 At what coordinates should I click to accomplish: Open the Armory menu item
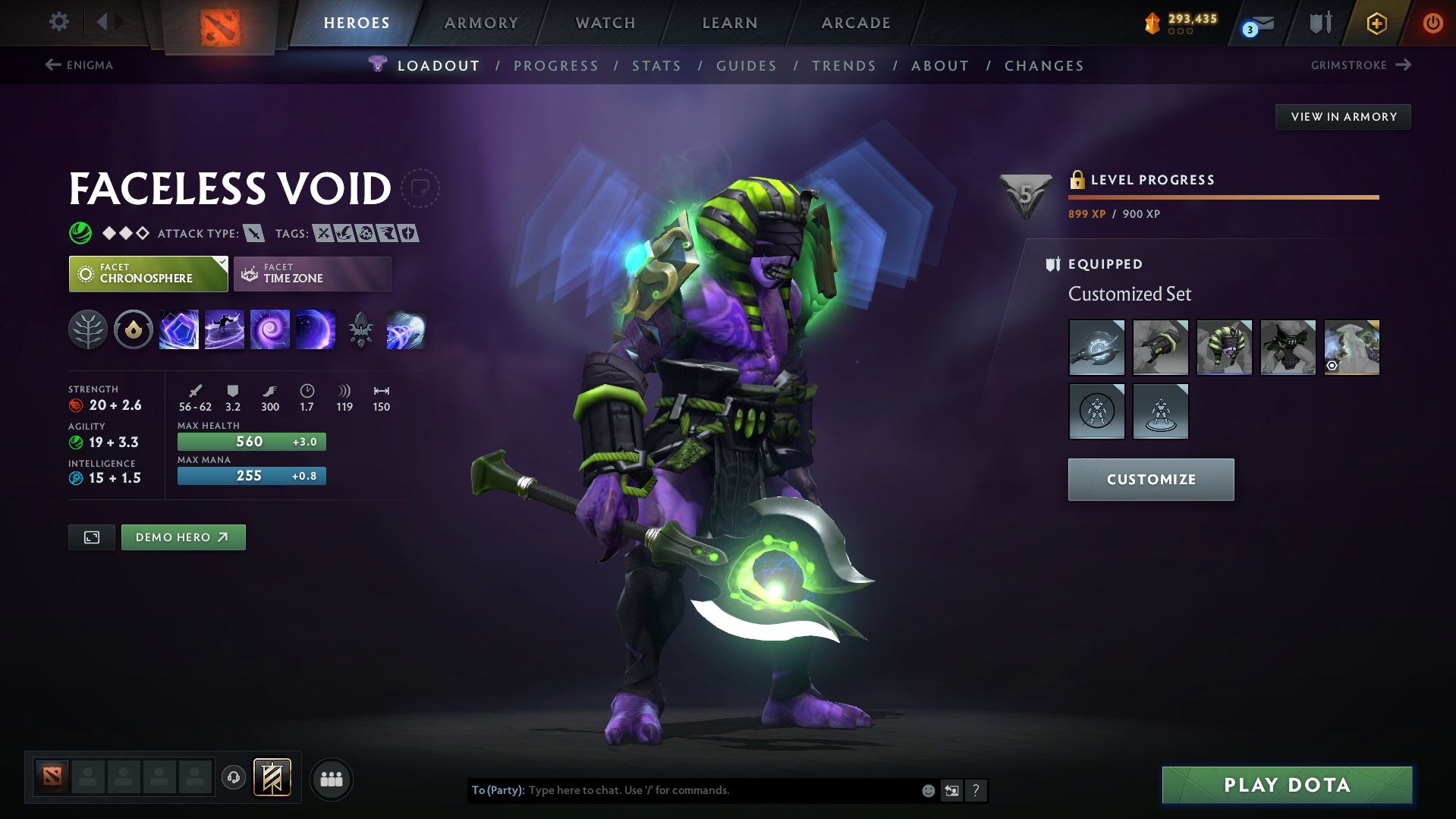481,23
